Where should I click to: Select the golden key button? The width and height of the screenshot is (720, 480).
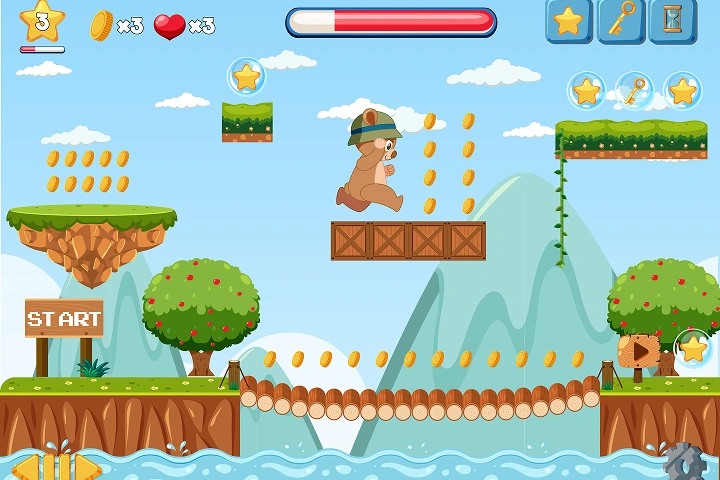point(621,20)
